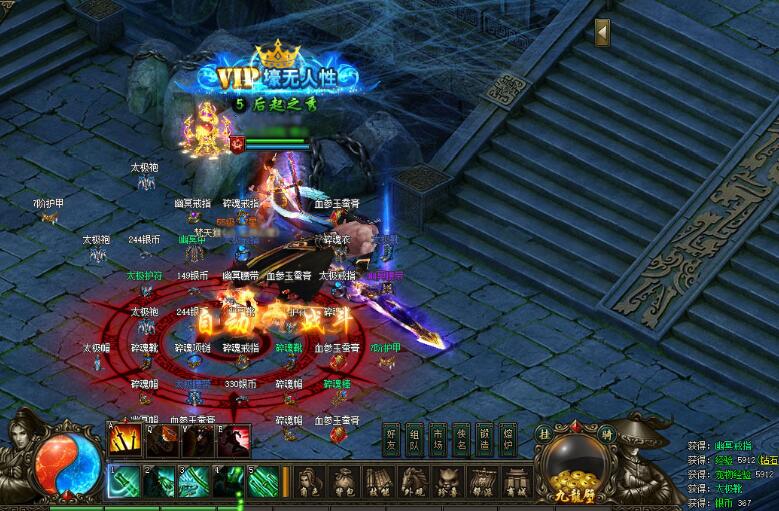Activate the skill in hotbar slot 5

point(263,481)
